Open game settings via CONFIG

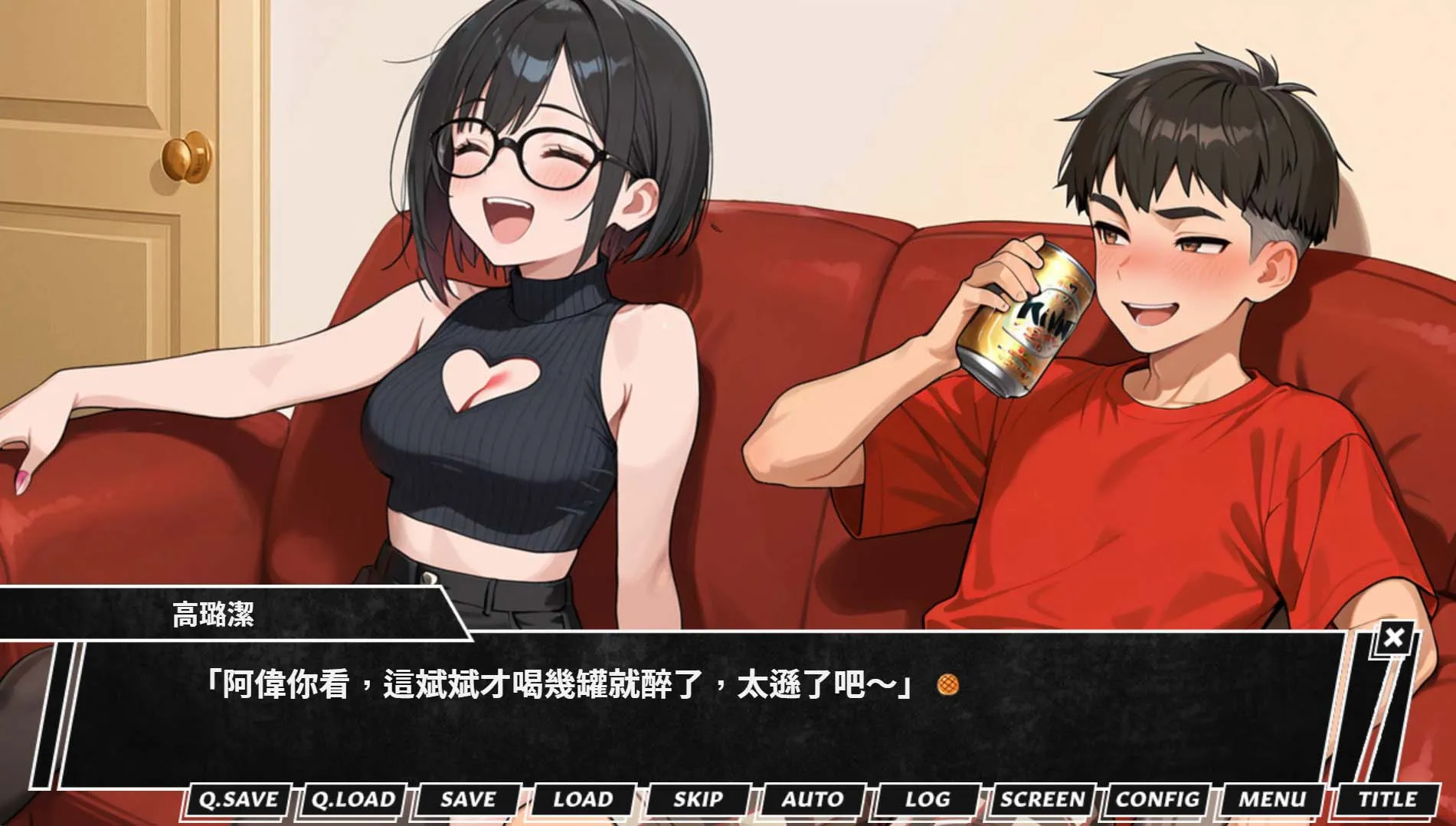coord(1157,800)
